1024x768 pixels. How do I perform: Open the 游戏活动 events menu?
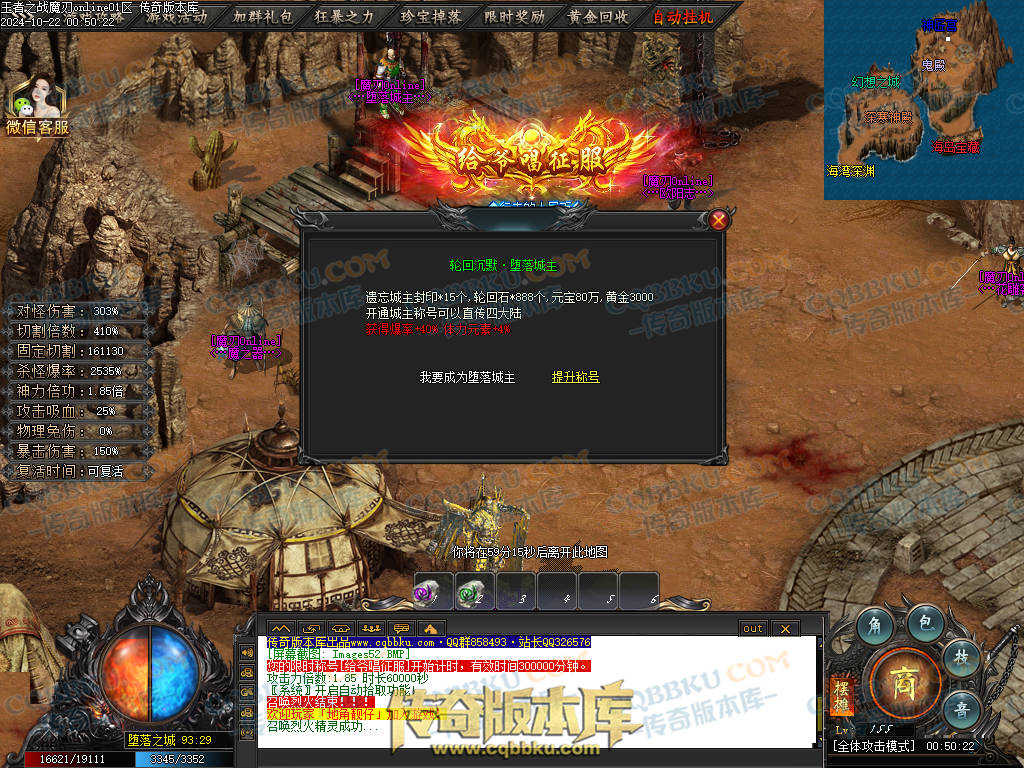177,16
